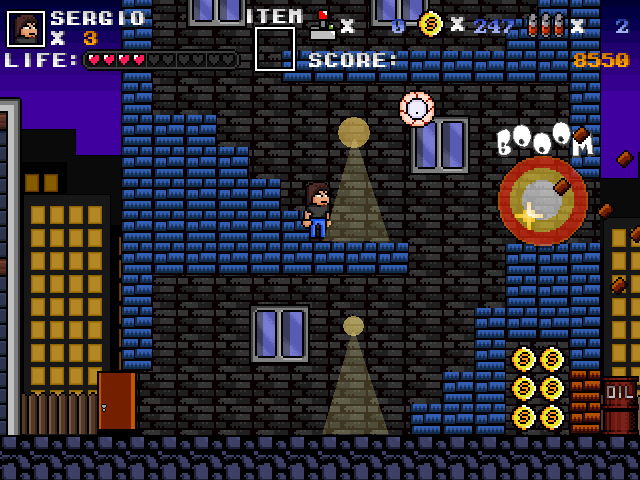Select the empty ITEM slot box
Image resolution: width=640 pixels, height=480 pixels.
pyautogui.click(x=274, y=49)
